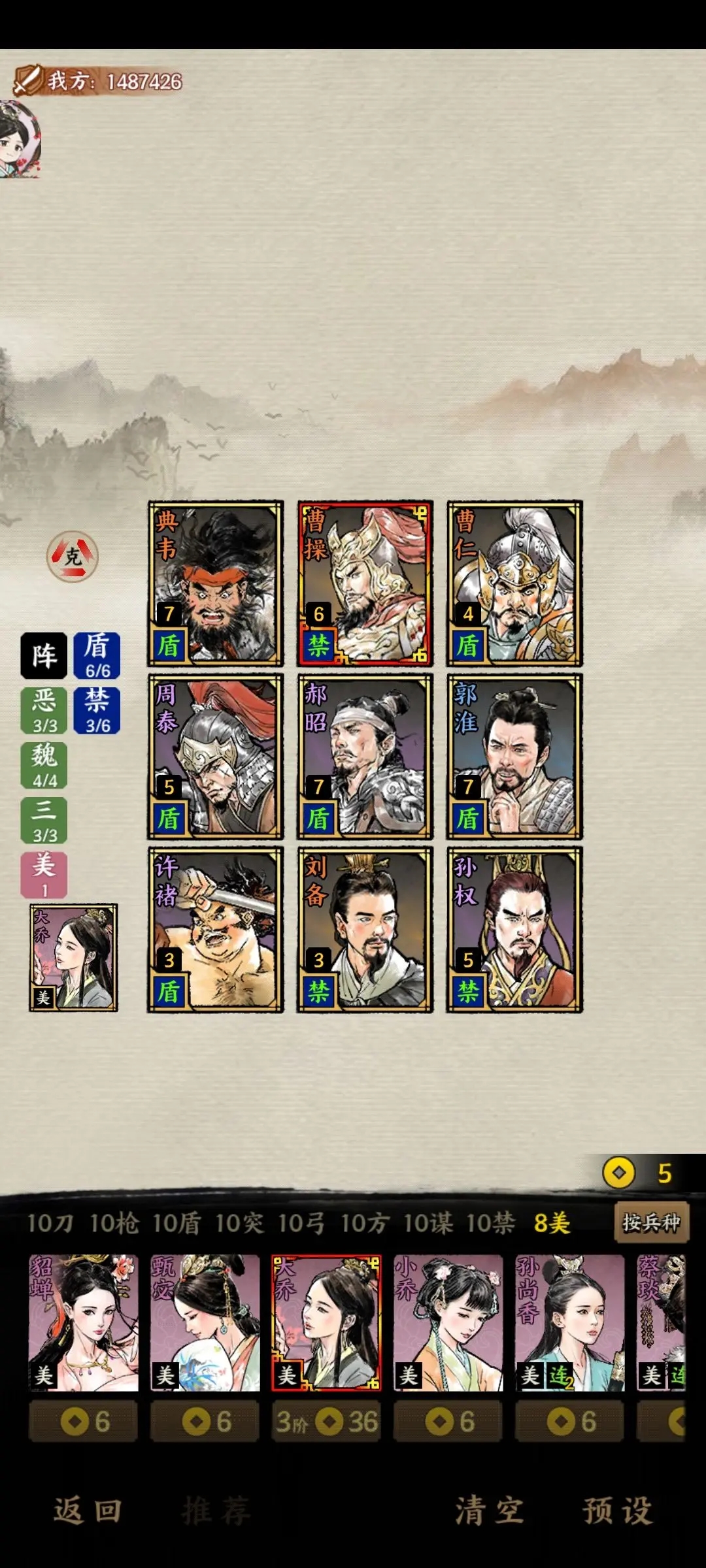The height and width of the screenshot is (1568, 706).
Task: Choose the 郭淮 card on the grid
Action: coord(514,757)
